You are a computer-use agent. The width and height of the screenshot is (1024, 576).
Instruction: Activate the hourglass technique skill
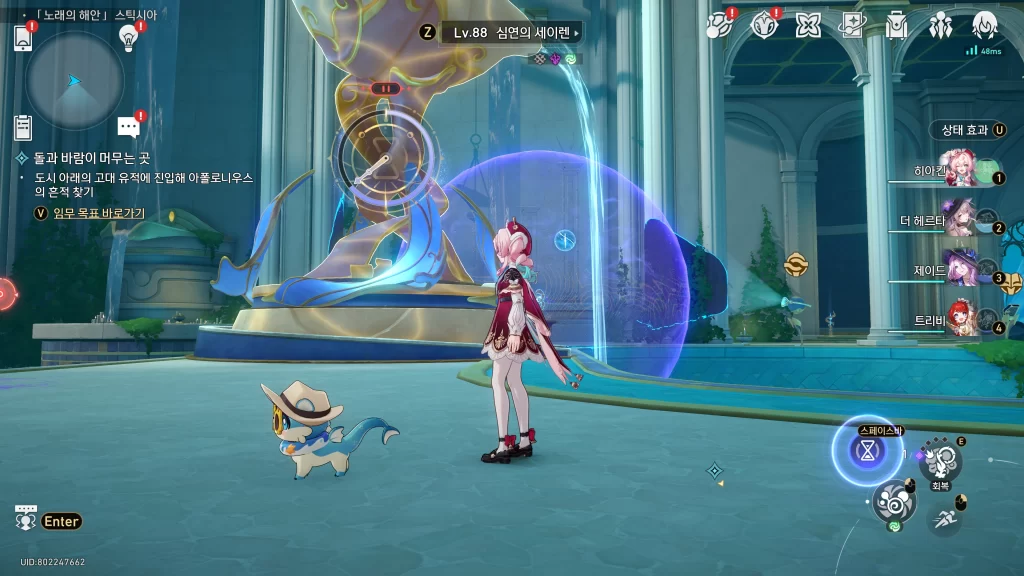click(867, 451)
